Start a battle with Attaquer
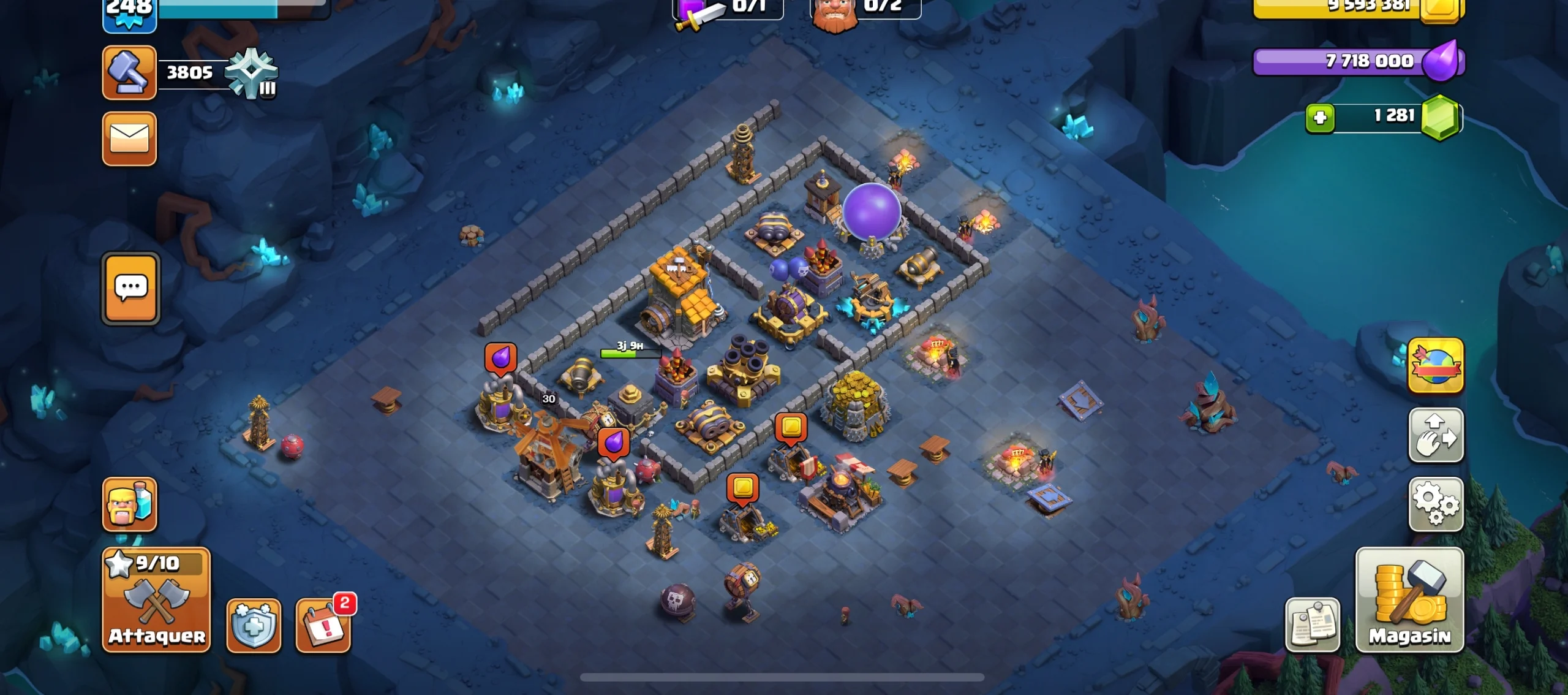This screenshot has height=695, width=1568. pos(156,599)
